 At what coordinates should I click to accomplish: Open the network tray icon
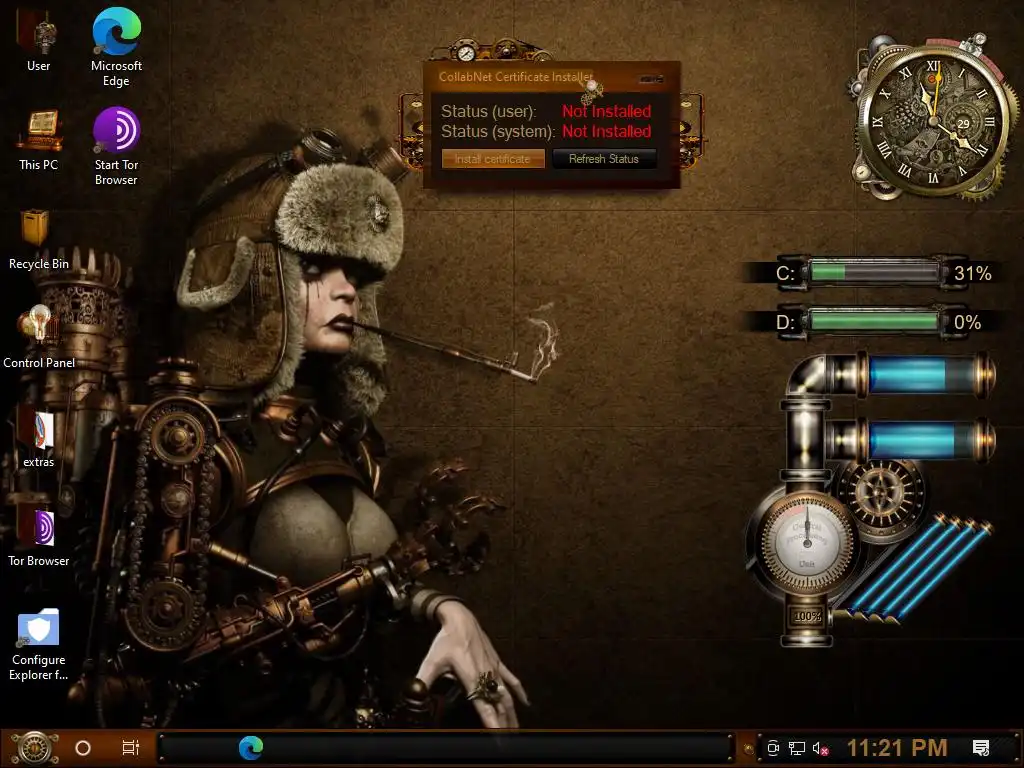797,748
